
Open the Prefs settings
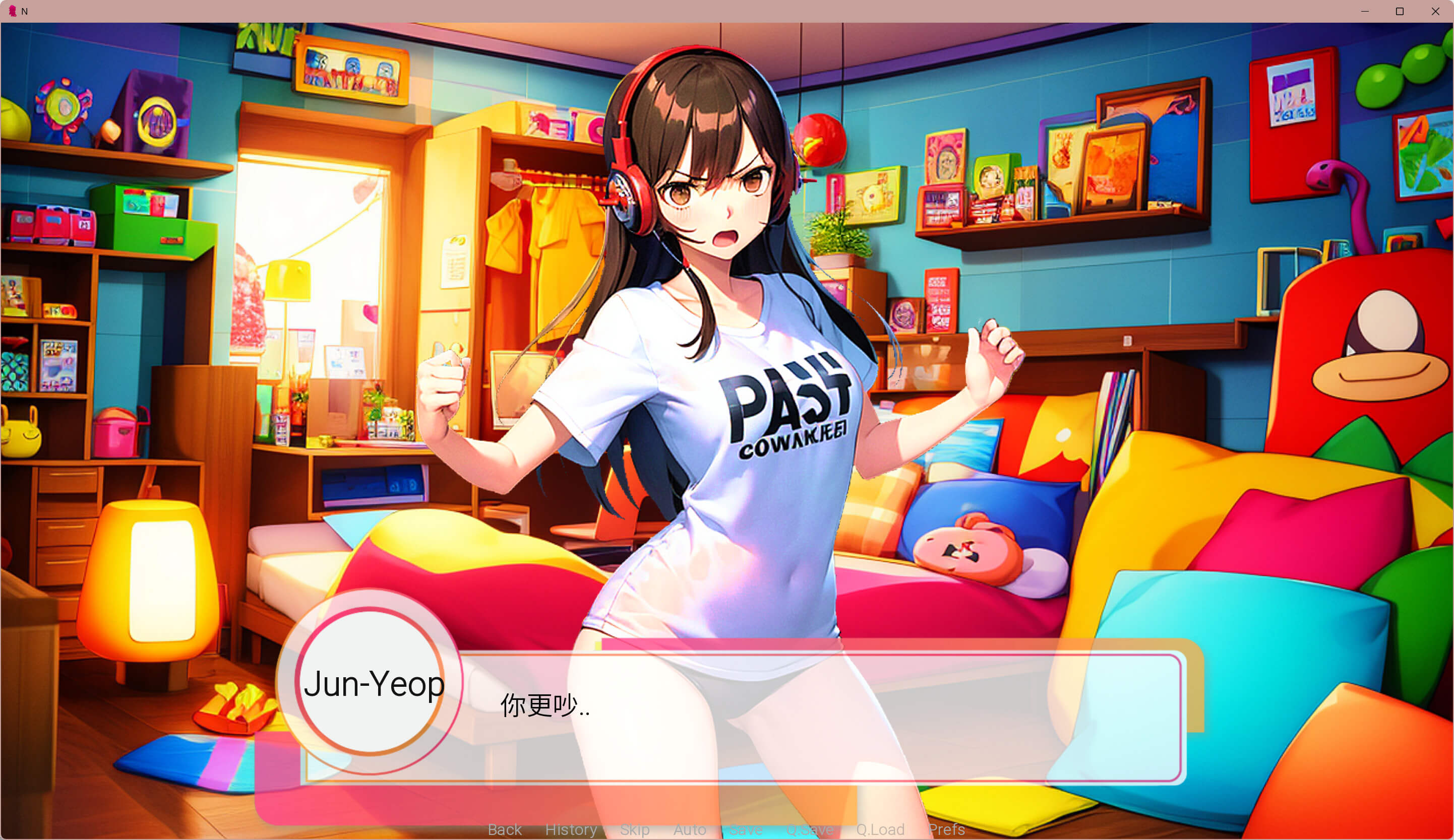tap(946, 829)
